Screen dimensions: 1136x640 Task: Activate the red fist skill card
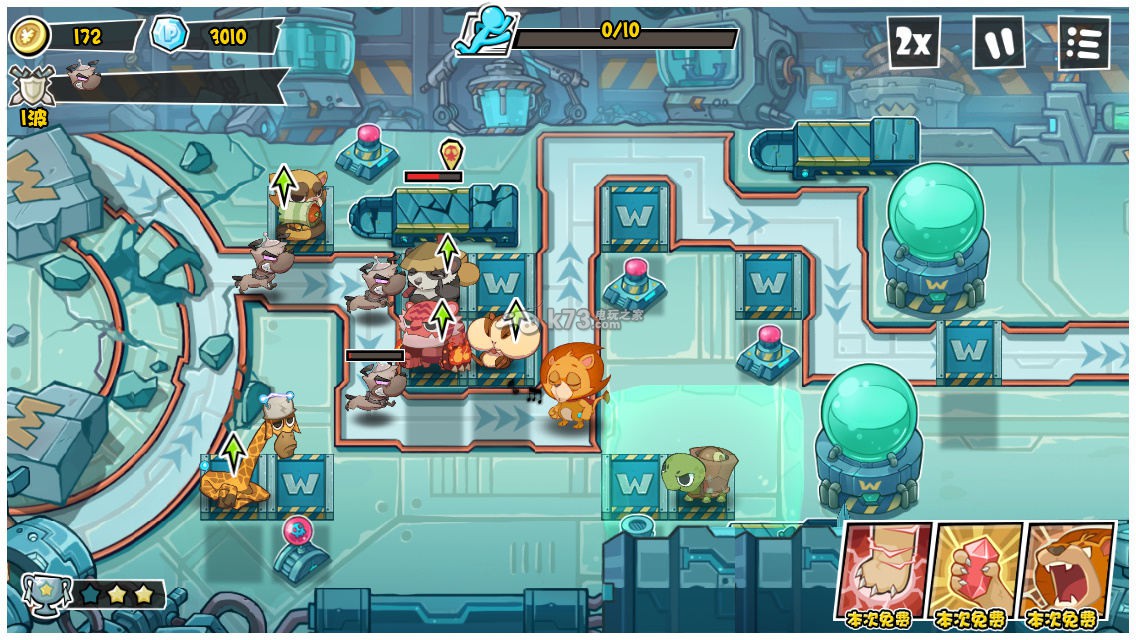883,568
